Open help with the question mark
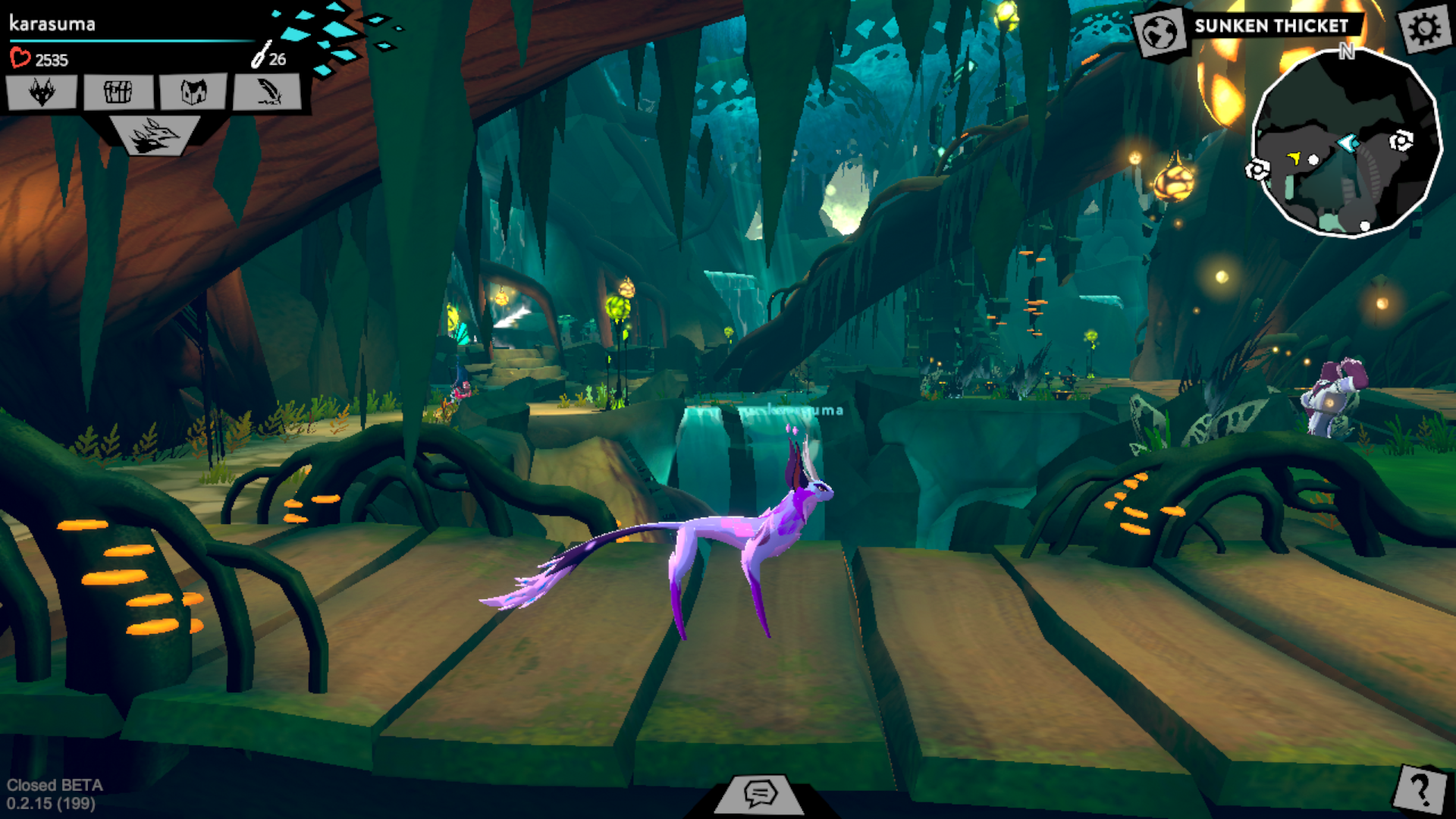The height and width of the screenshot is (819, 1456). (x=1420, y=789)
